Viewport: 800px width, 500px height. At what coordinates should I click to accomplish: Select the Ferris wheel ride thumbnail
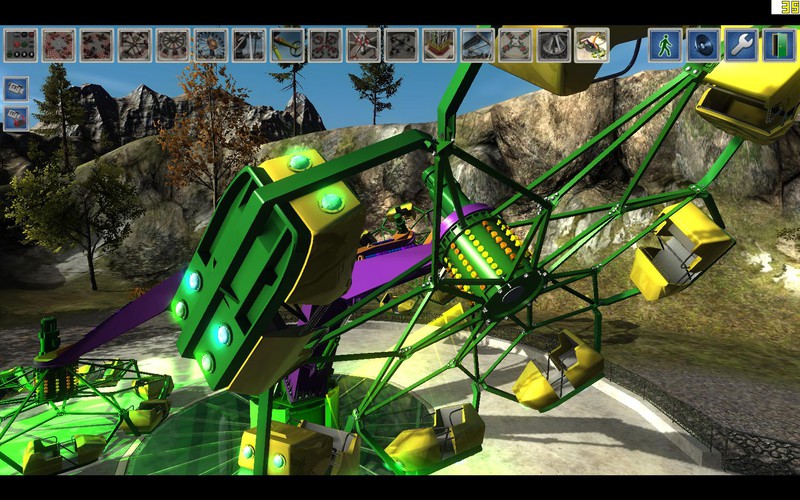pyautogui.click(x=211, y=45)
